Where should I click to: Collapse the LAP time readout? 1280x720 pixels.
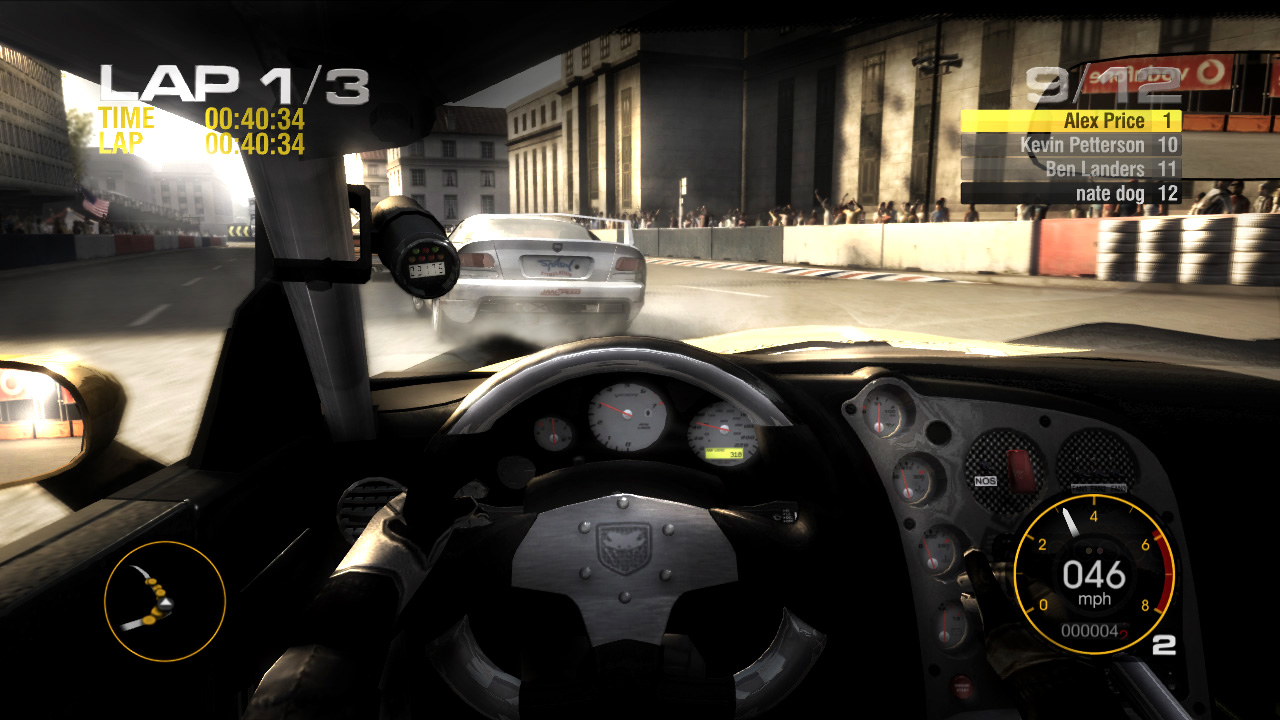pos(200,143)
